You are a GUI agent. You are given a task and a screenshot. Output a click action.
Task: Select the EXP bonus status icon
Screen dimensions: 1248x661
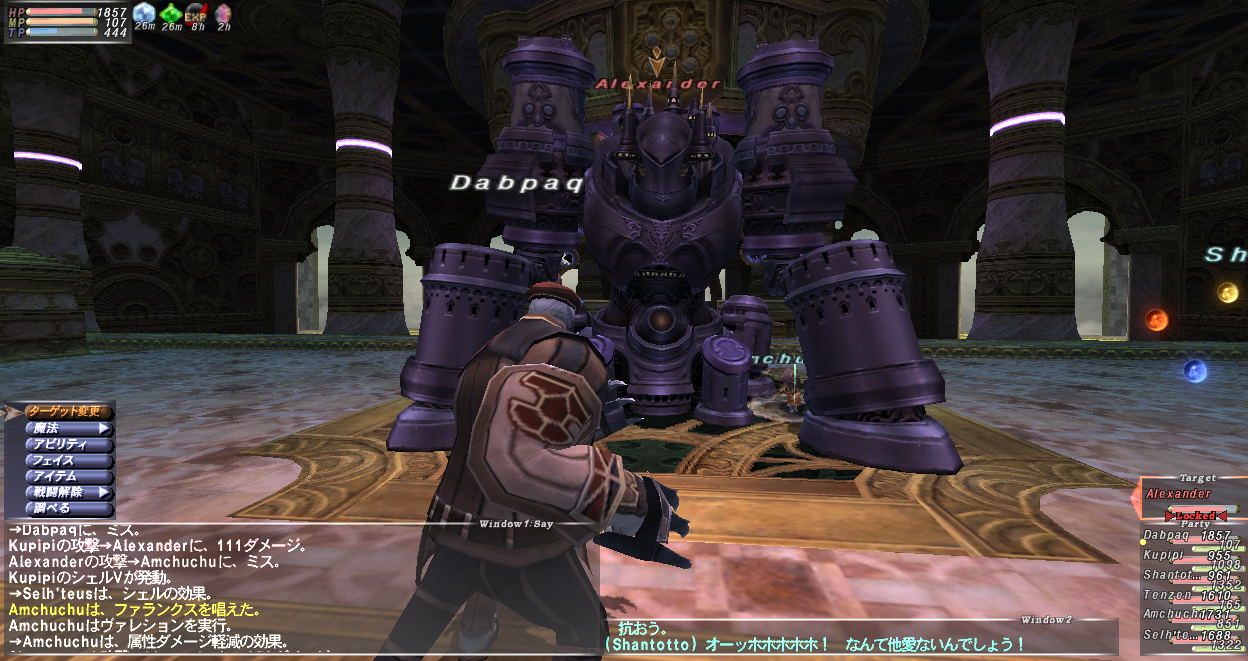coord(197,13)
